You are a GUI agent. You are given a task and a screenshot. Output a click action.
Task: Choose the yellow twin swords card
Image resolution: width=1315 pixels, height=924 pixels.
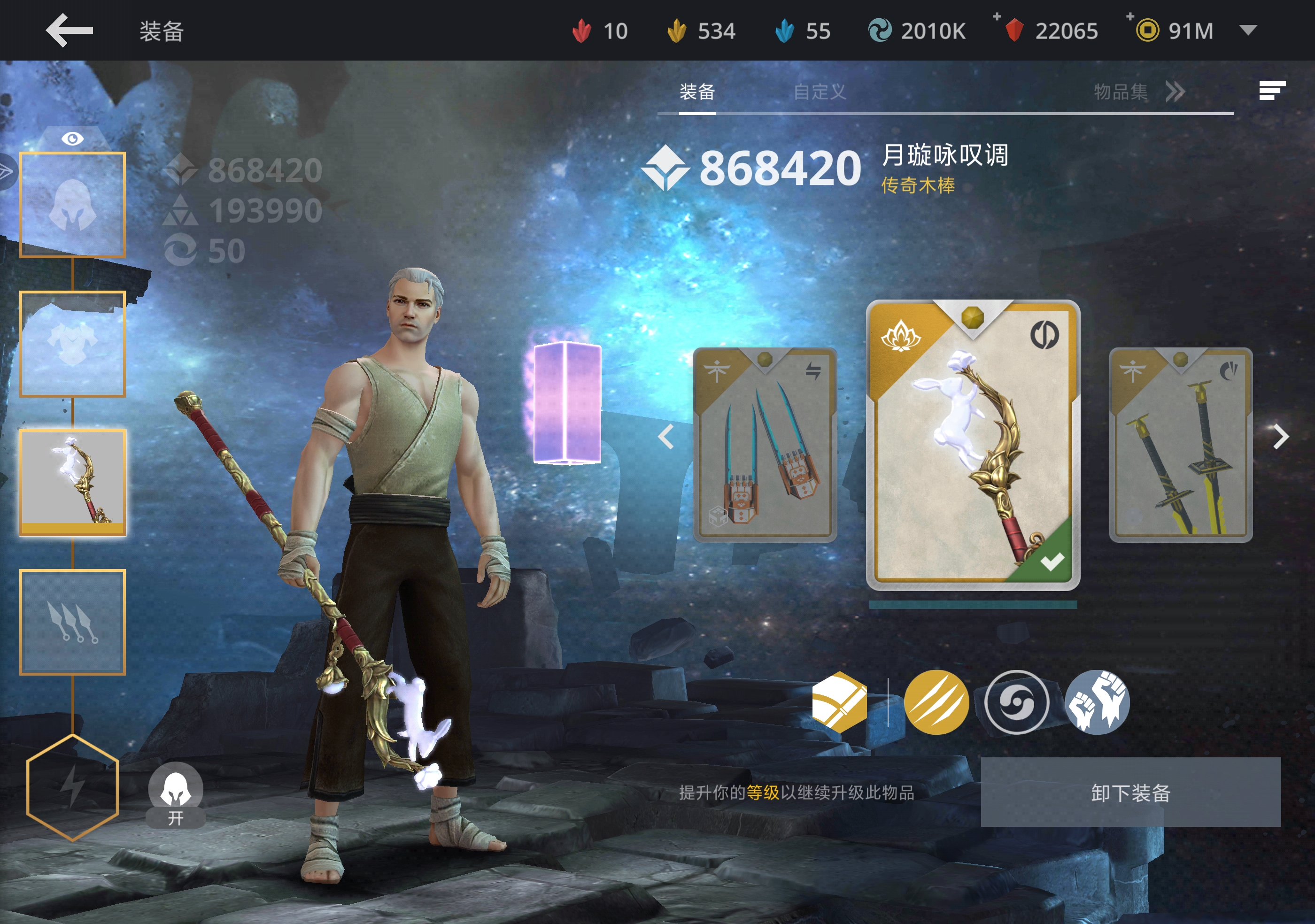[1180, 445]
